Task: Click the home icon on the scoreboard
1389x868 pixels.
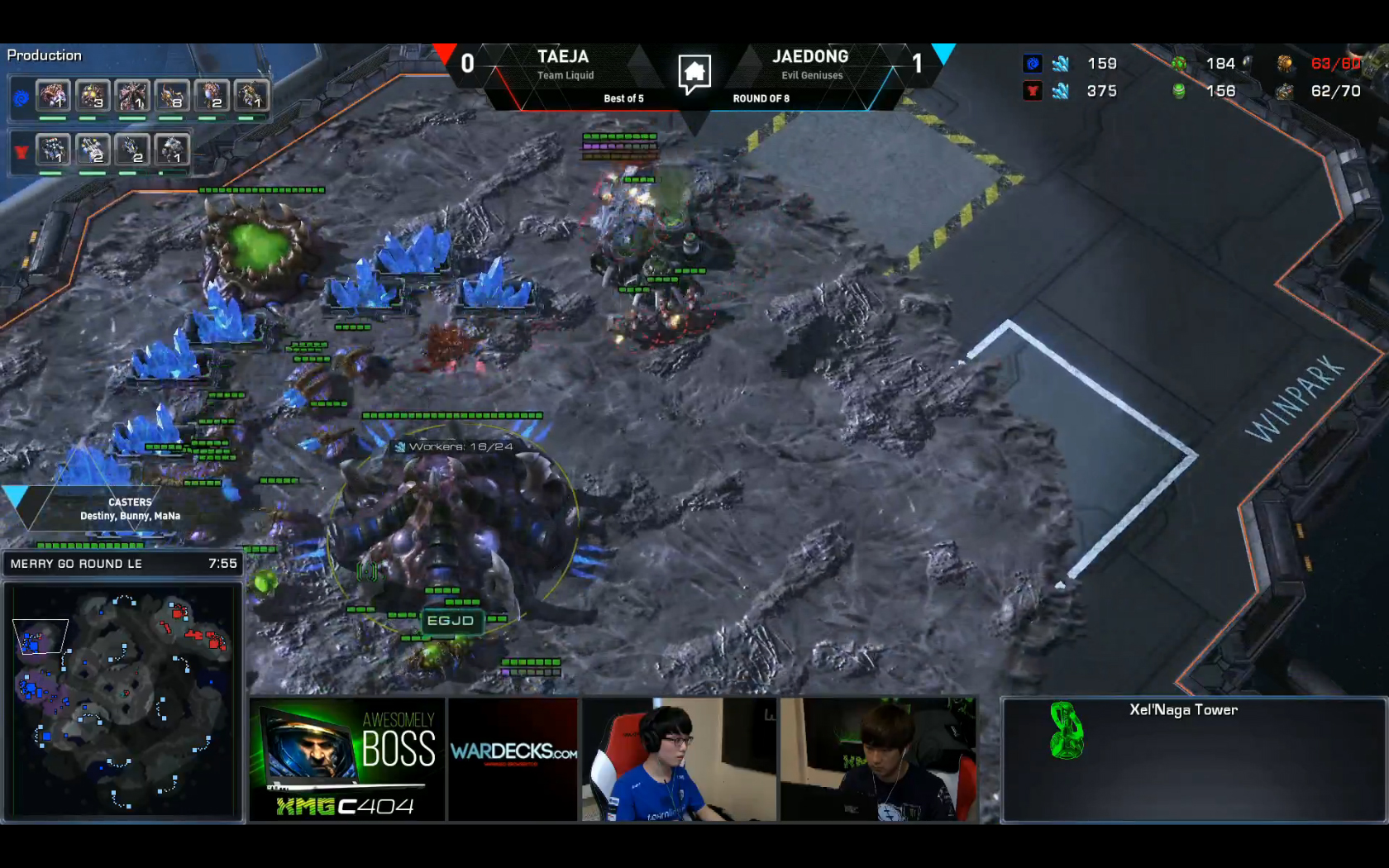Action: [x=694, y=73]
